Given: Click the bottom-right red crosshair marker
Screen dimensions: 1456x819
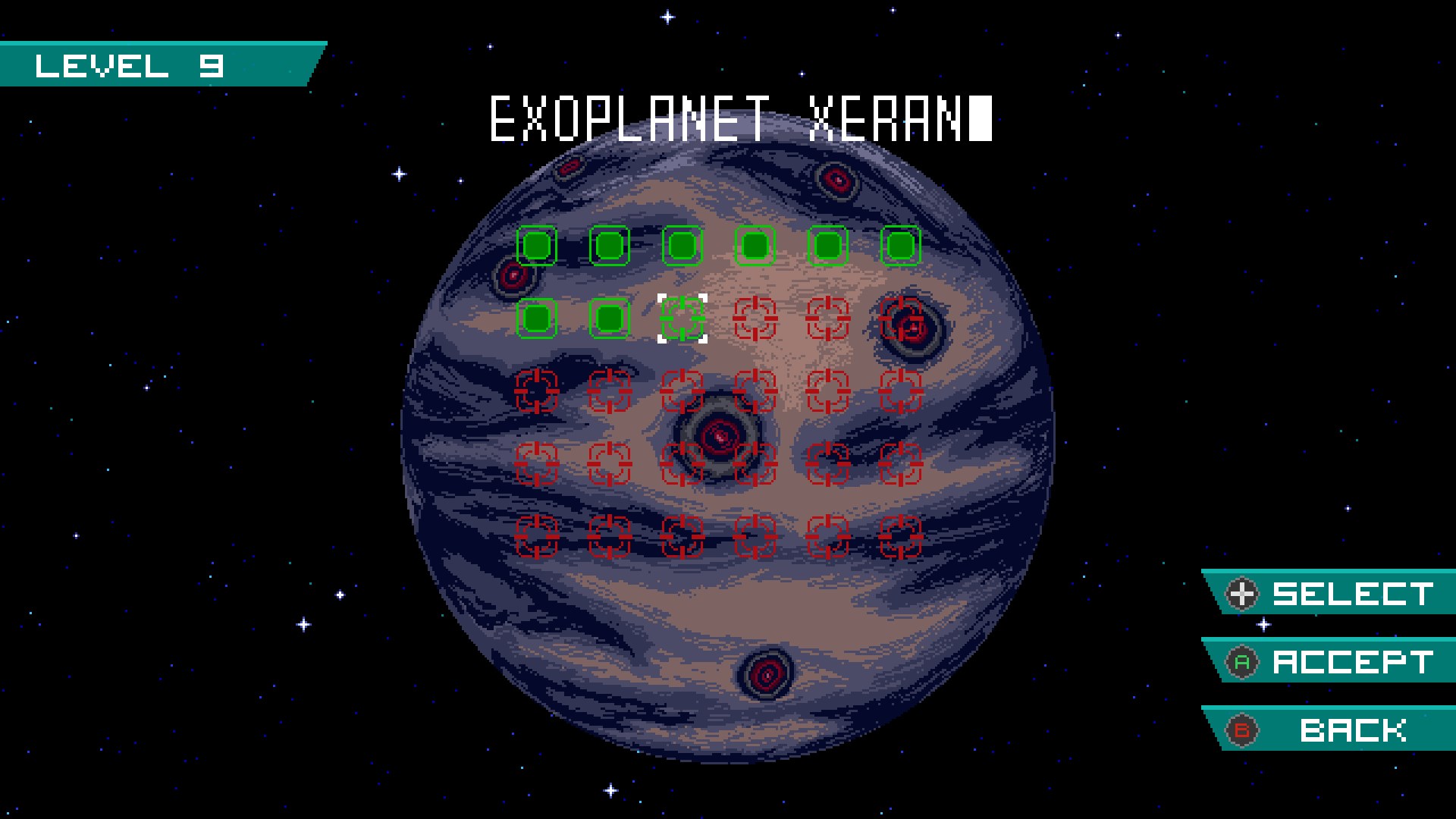Looking at the screenshot, I should coord(901,538).
